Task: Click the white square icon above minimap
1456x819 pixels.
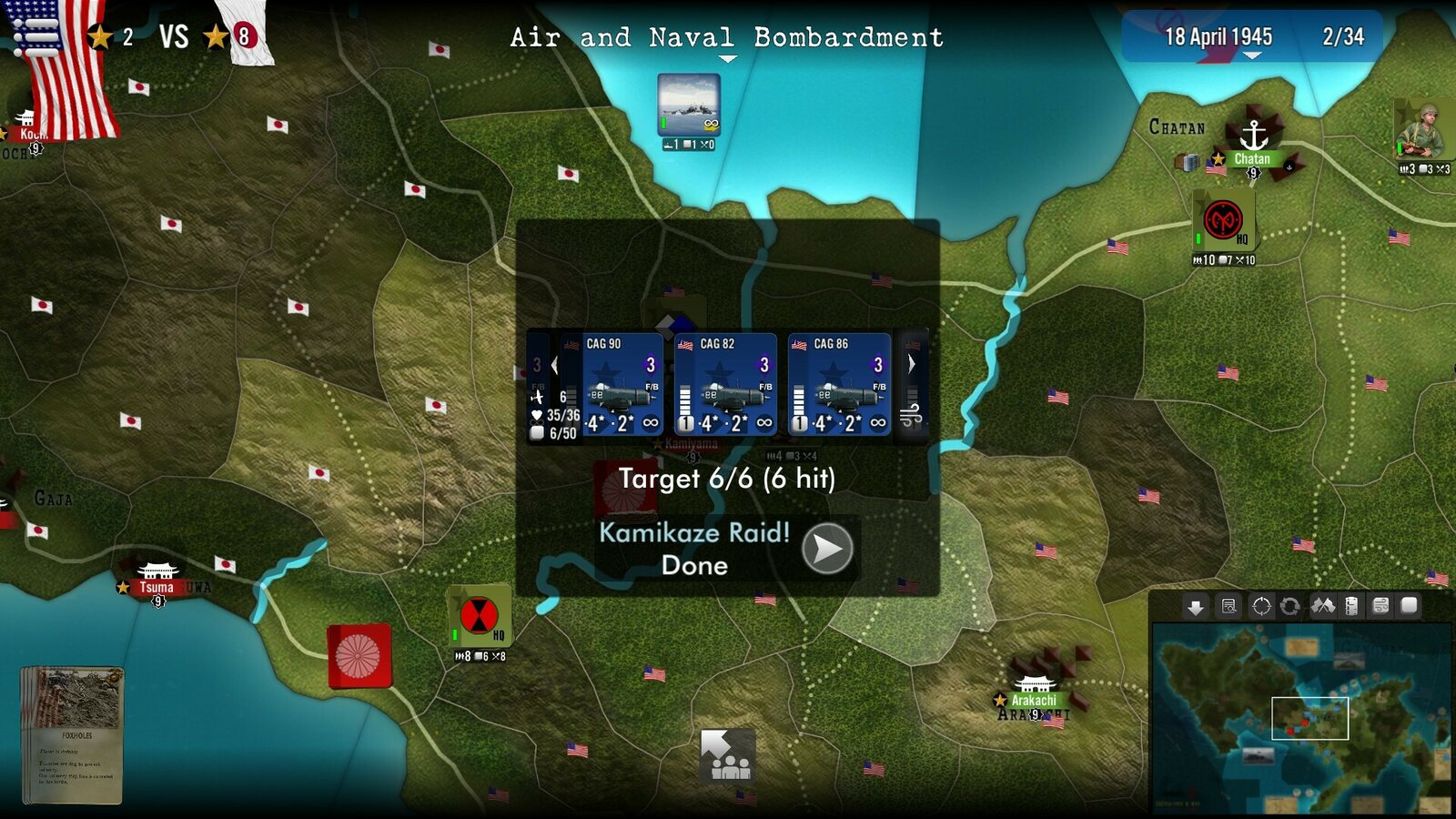Action: (1409, 605)
